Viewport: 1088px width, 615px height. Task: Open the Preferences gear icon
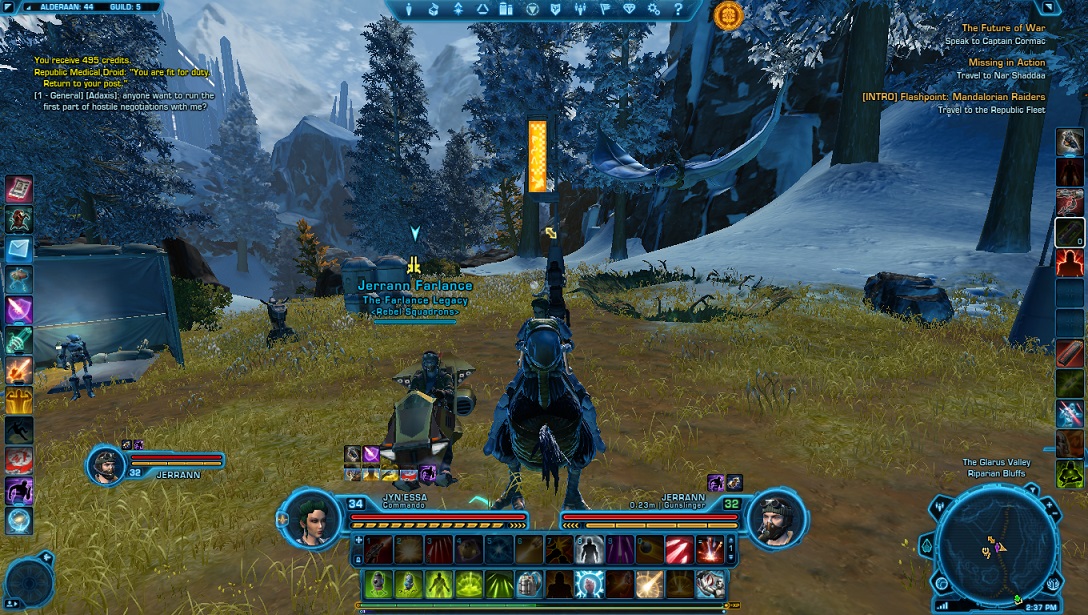pos(654,9)
